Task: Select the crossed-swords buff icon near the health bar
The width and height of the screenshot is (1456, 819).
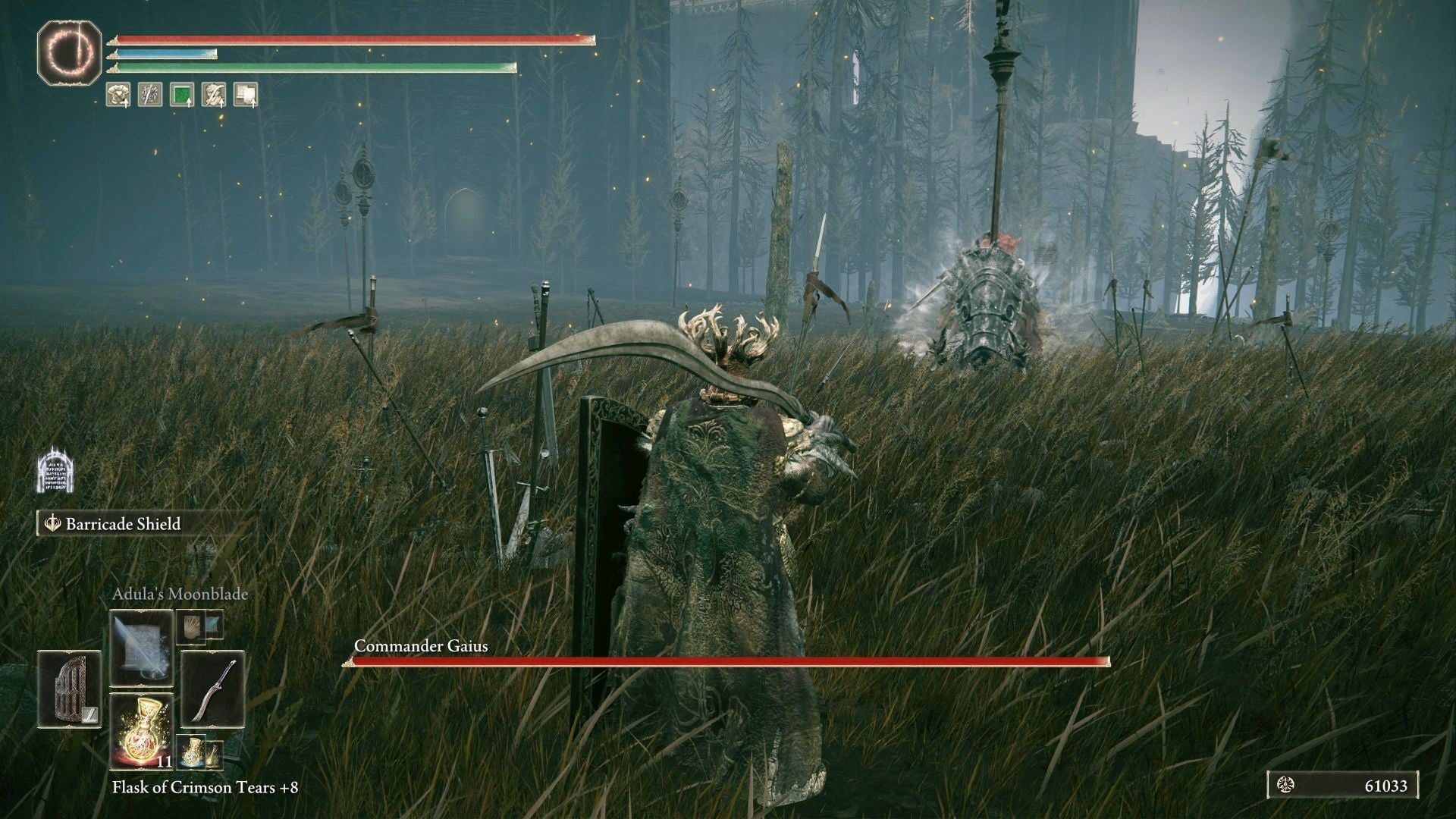Action: [149, 94]
